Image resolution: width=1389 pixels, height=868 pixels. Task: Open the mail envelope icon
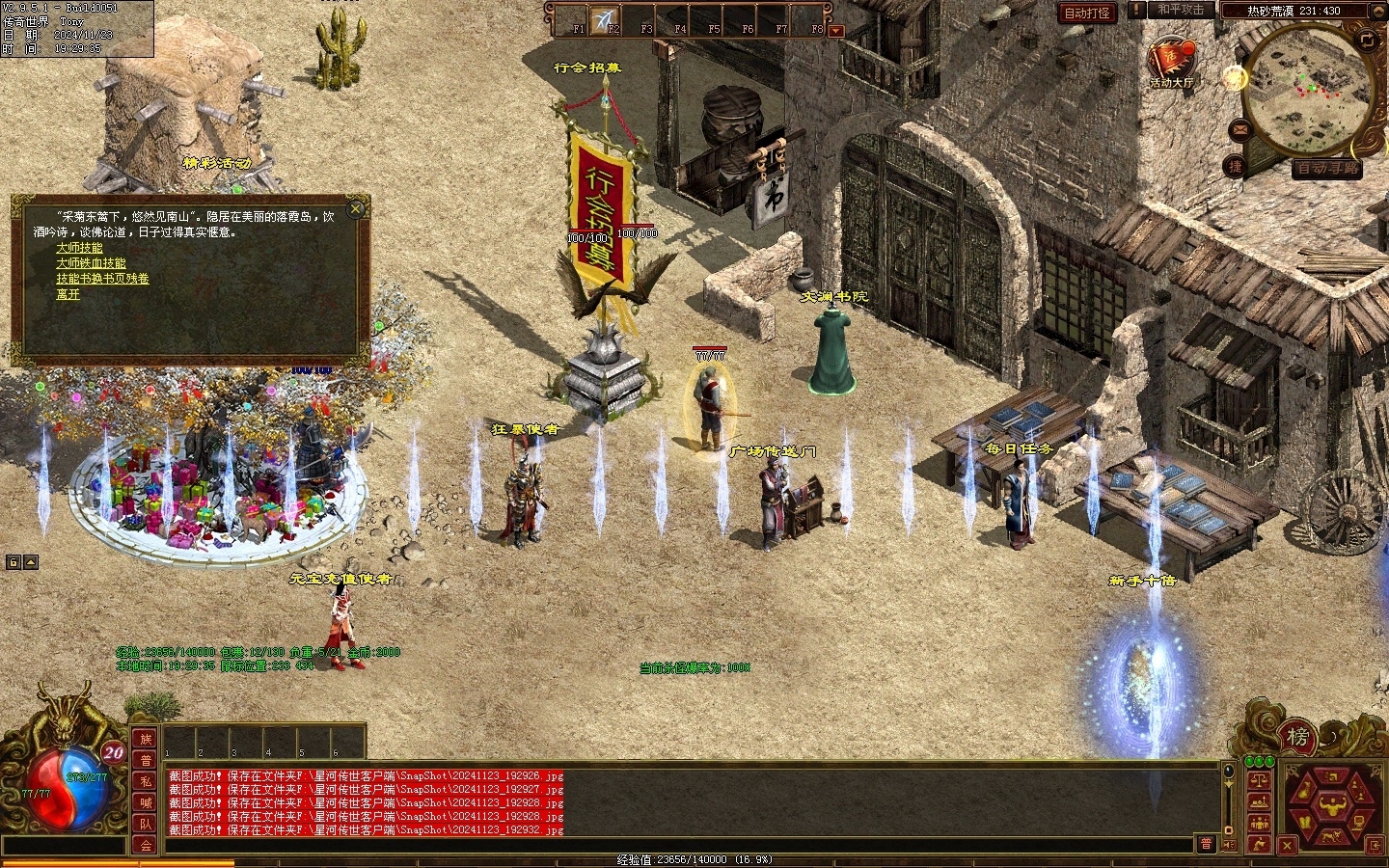[1239, 128]
